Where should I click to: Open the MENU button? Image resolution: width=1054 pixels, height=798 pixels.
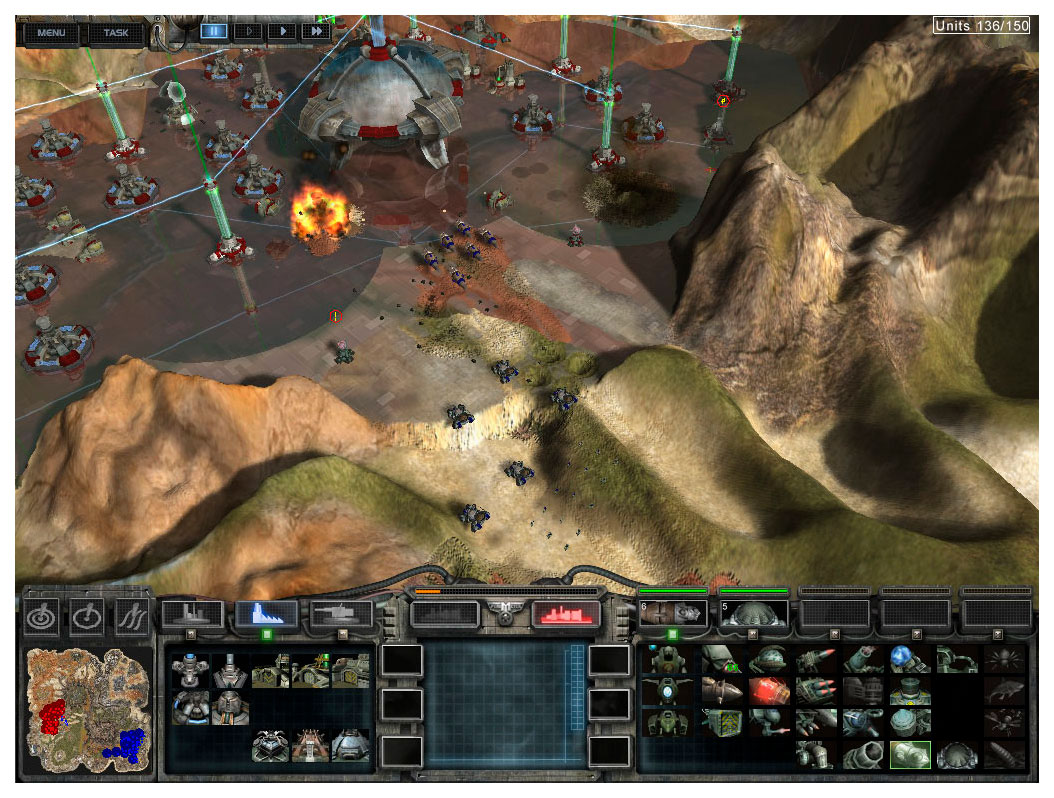51,32
